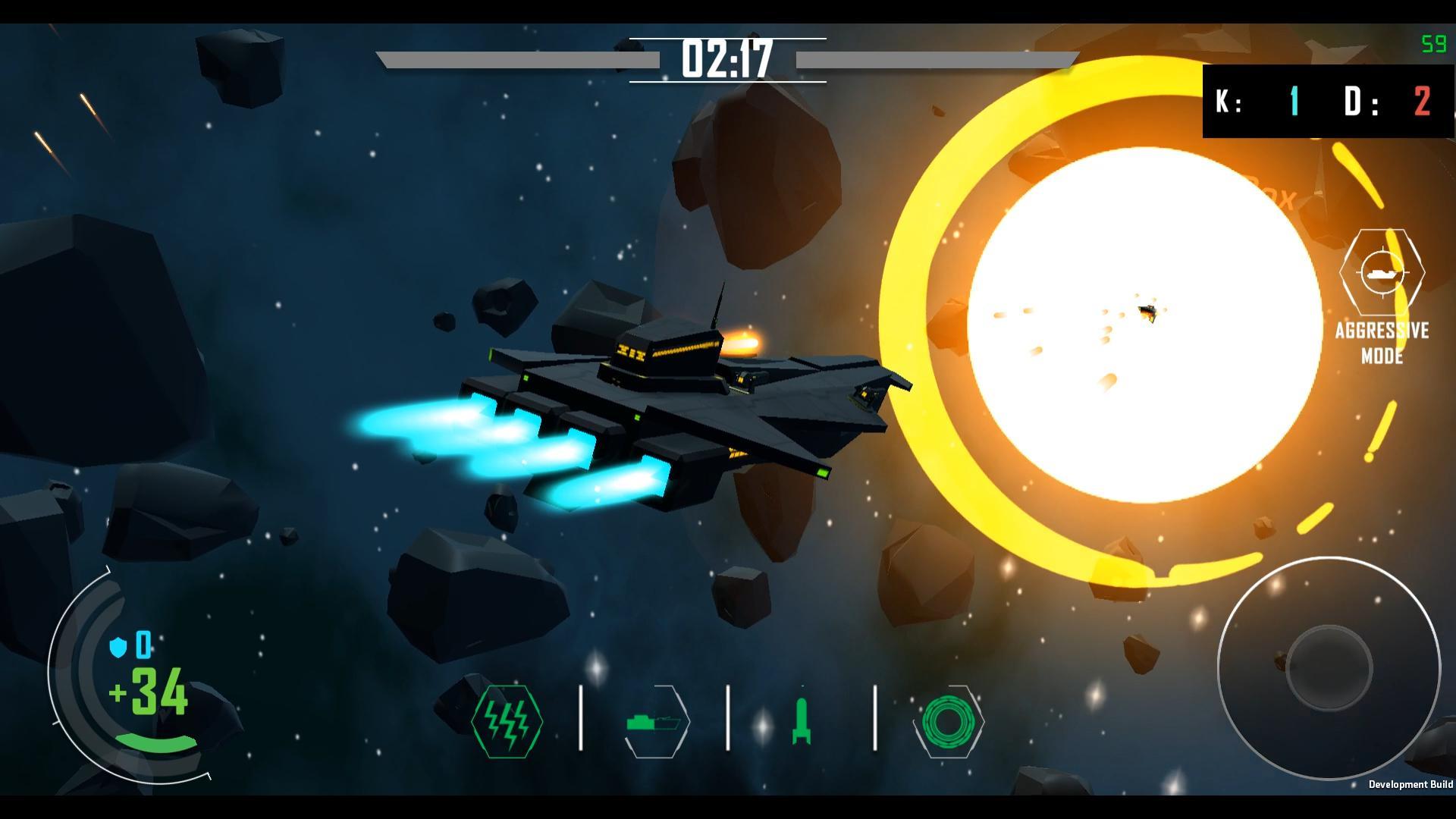1456x819 pixels.
Task: Activate the green ring shield ability
Action: (948, 721)
